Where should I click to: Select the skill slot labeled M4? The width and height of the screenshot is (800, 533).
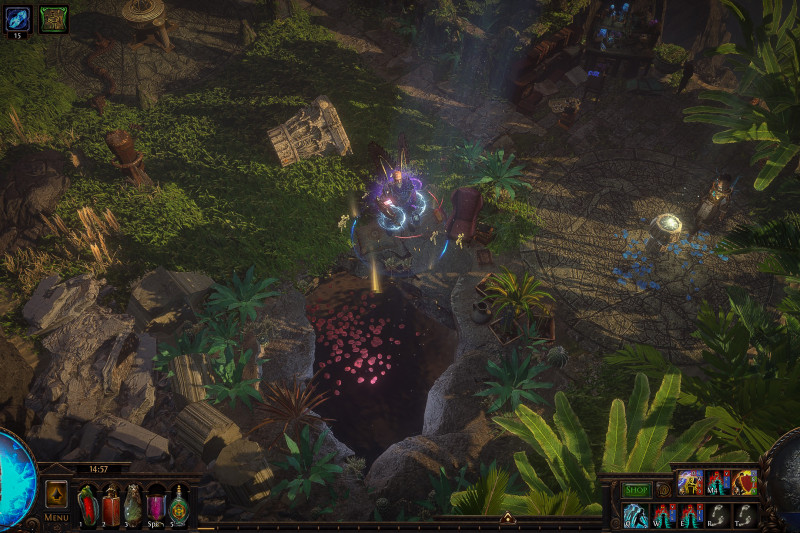(x=717, y=482)
